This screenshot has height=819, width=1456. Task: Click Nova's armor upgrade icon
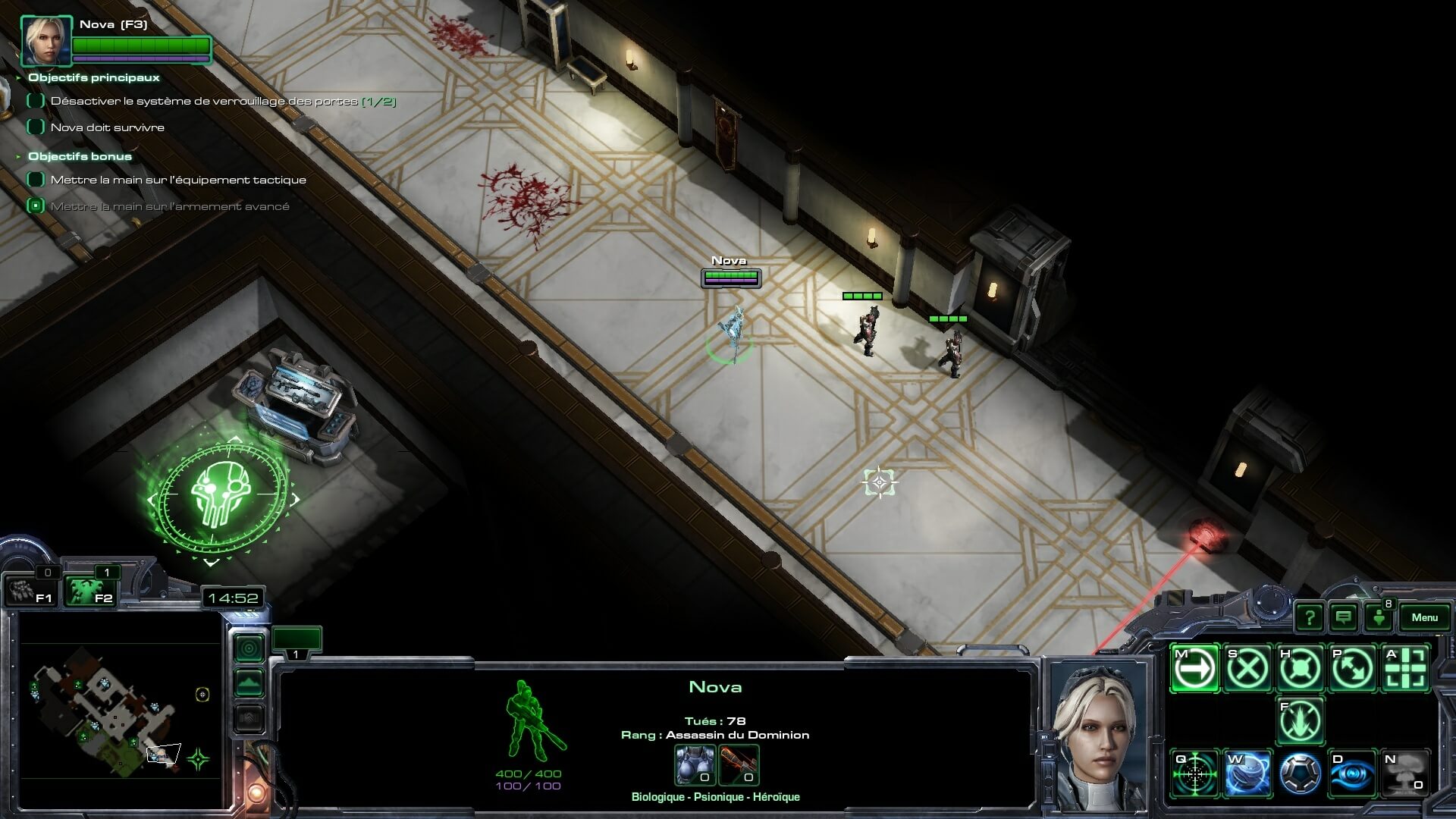(x=695, y=764)
